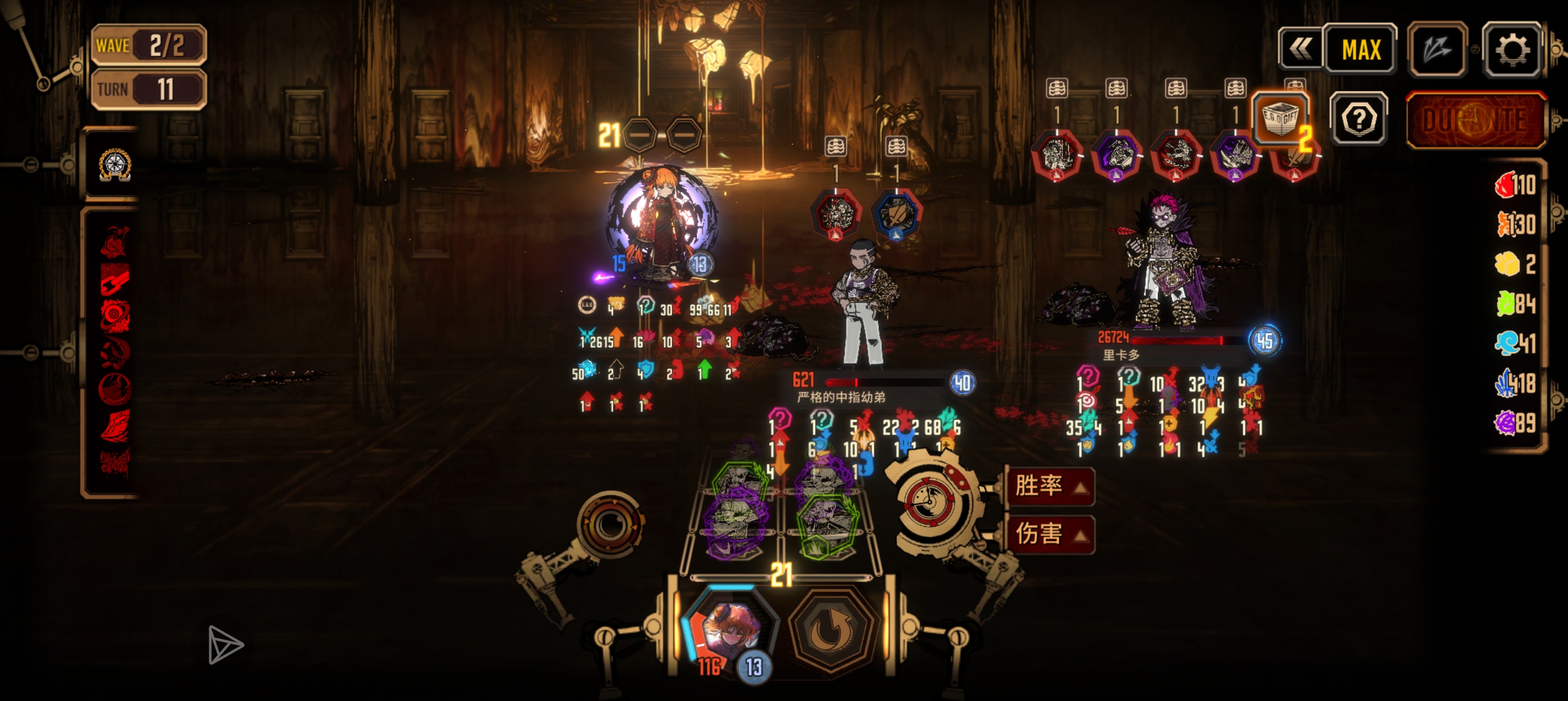This screenshot has width=1568, height=701.
Task: Activate the red DURANTE button
Action: [x=1475, y=120]
